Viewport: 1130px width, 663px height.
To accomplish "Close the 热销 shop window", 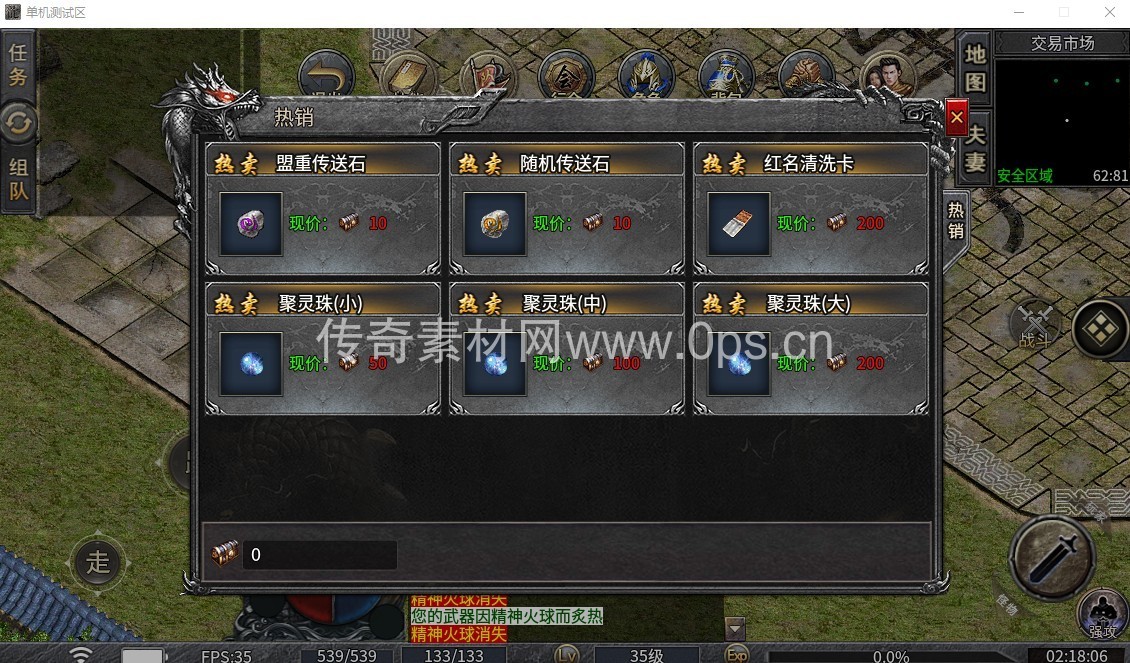I will 956,118.
